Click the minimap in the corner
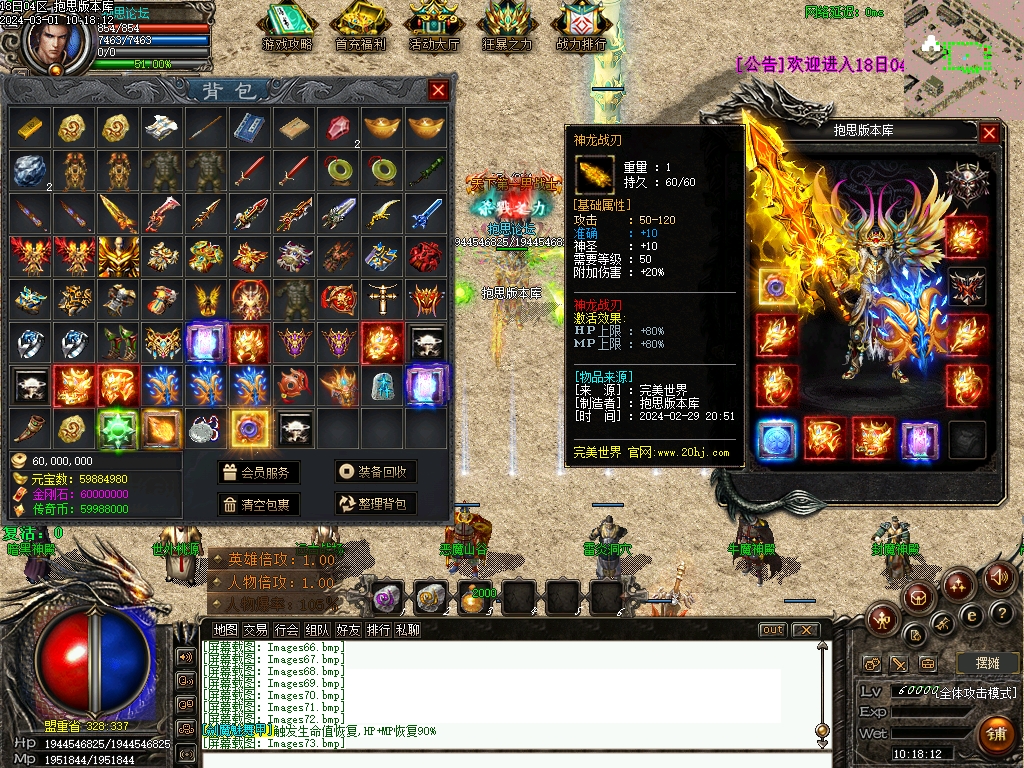This screenshot has height=768, width=1024. [963, 50]
